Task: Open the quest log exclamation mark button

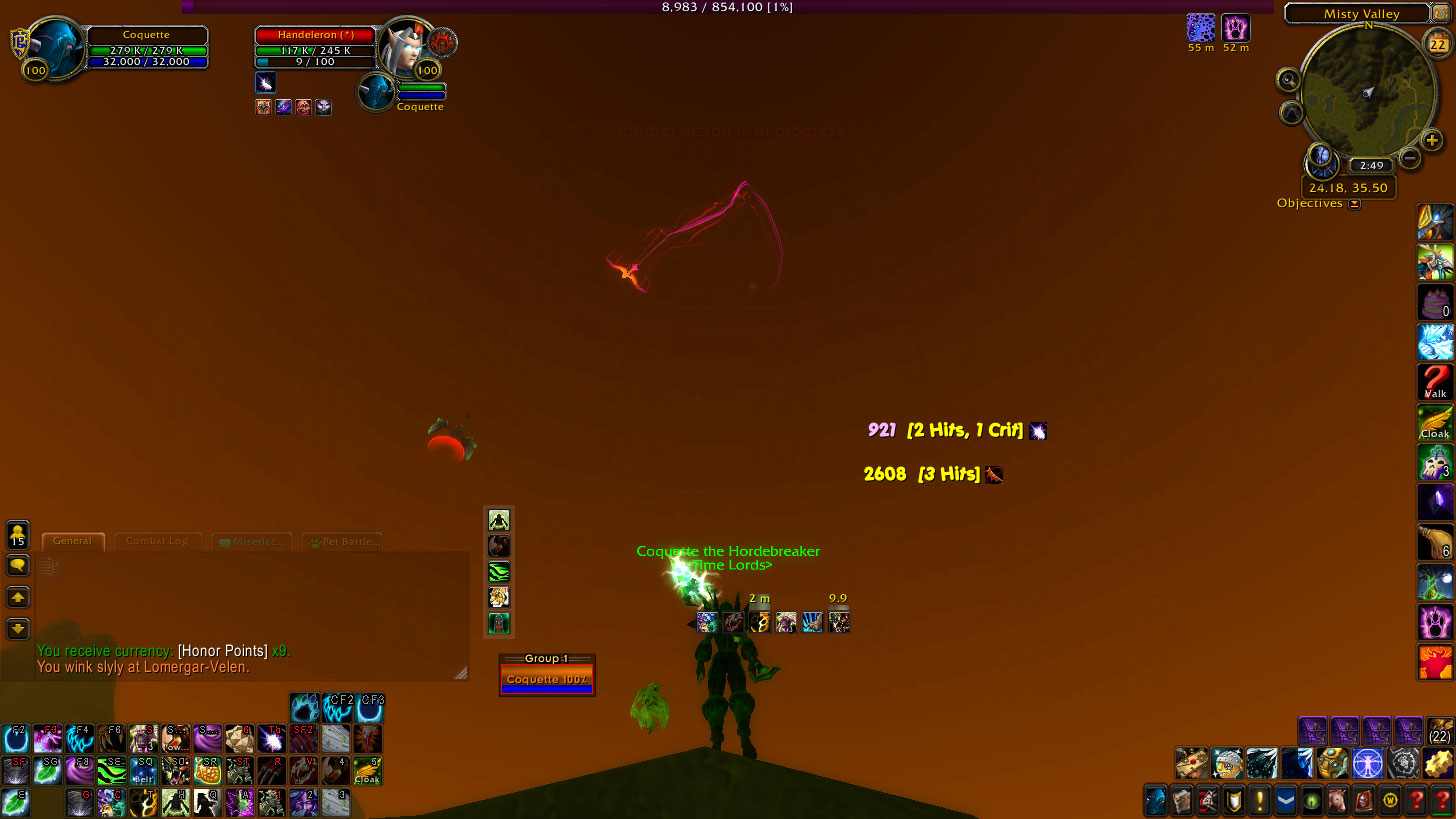Action: coord(1259,801)
